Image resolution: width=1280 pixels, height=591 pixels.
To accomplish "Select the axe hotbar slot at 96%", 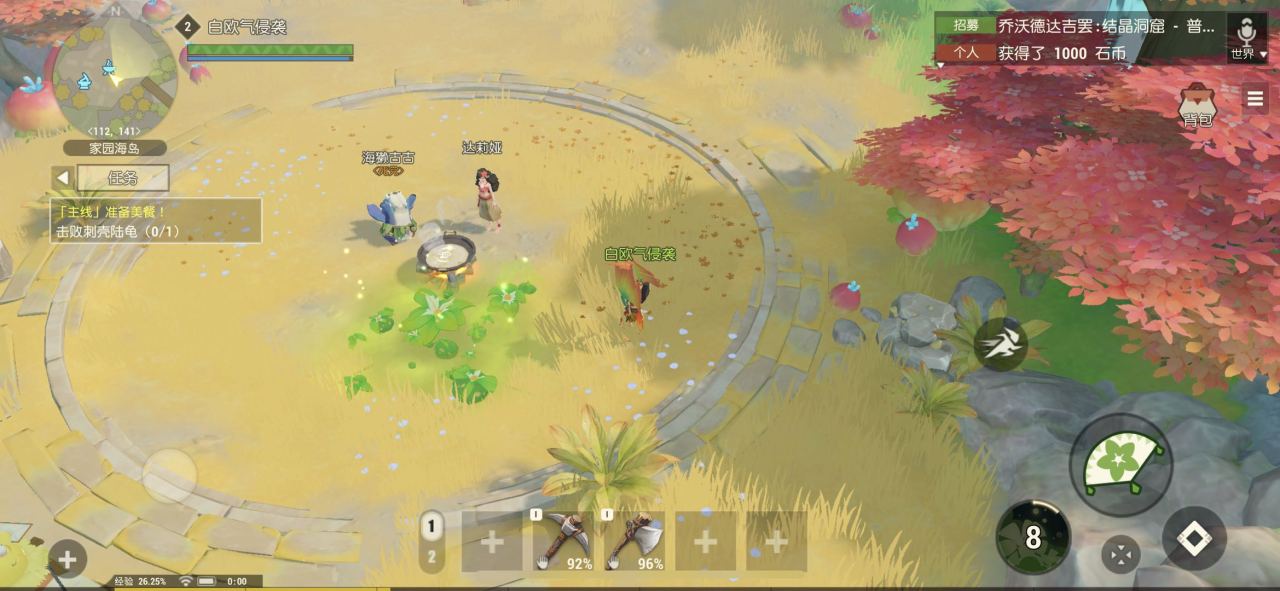I will pyautogui.click(x=634, y=541).
